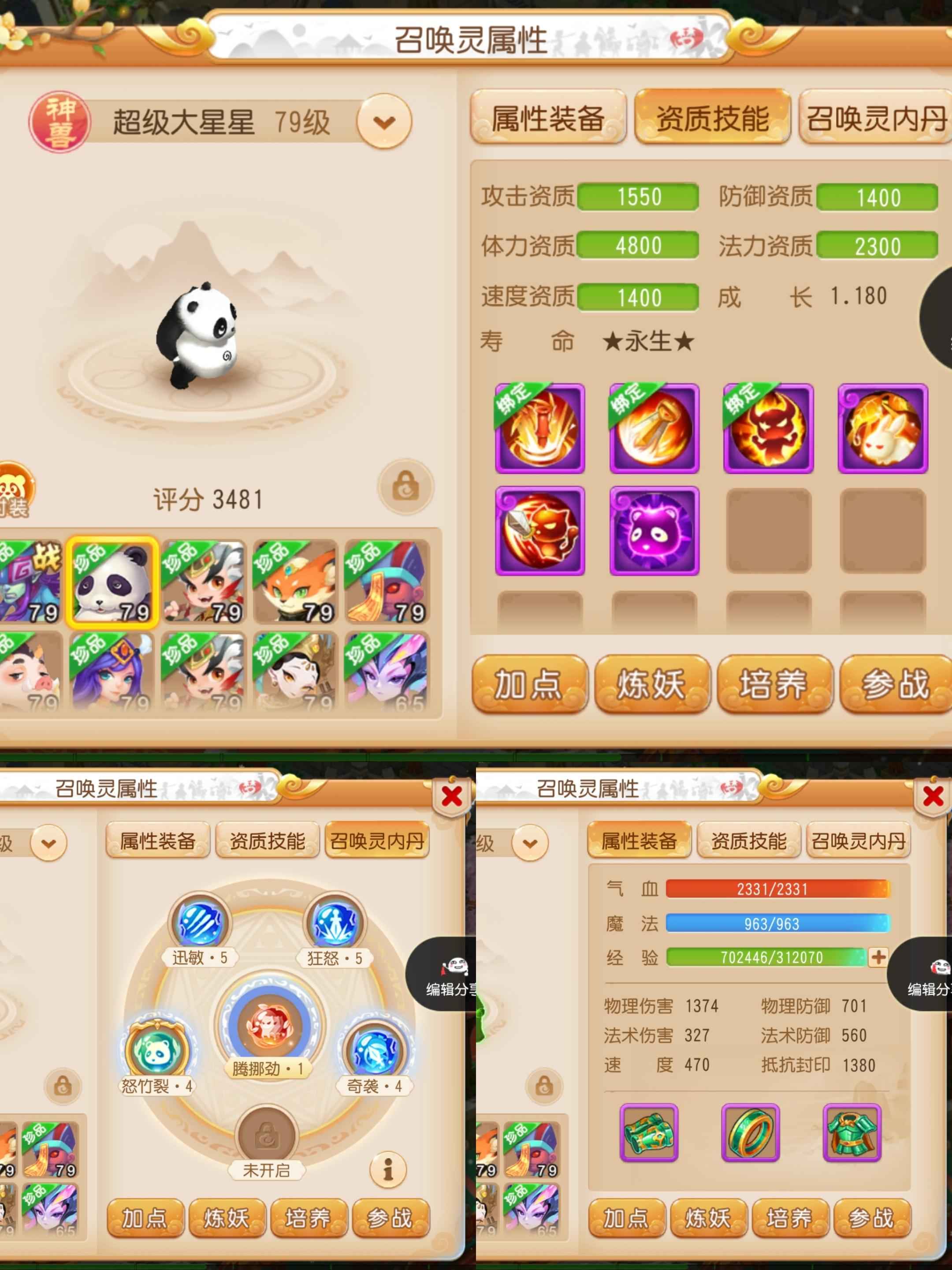952x1270 pixels.
Task: Show inner core info with the i button
Action: (388, 1169)
